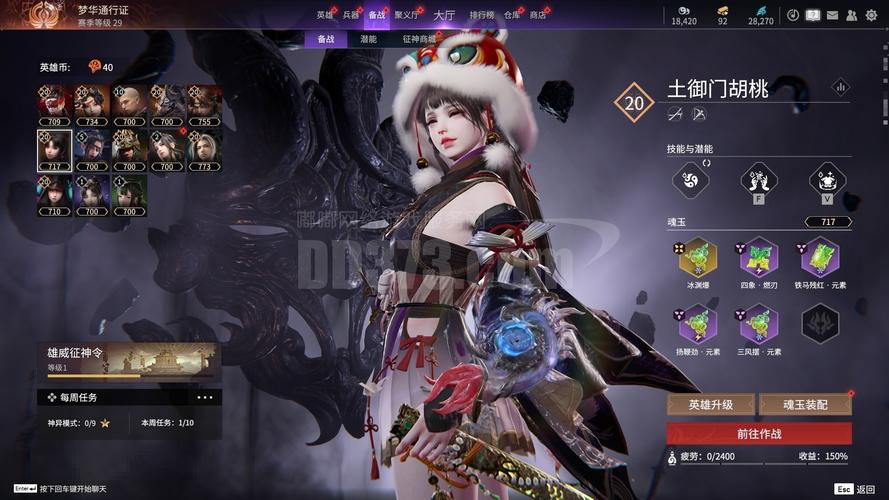This screenshot has width=889, height=500.
Task: Open the 英雄 (Heroes) top menu
Action: (325, 15)
